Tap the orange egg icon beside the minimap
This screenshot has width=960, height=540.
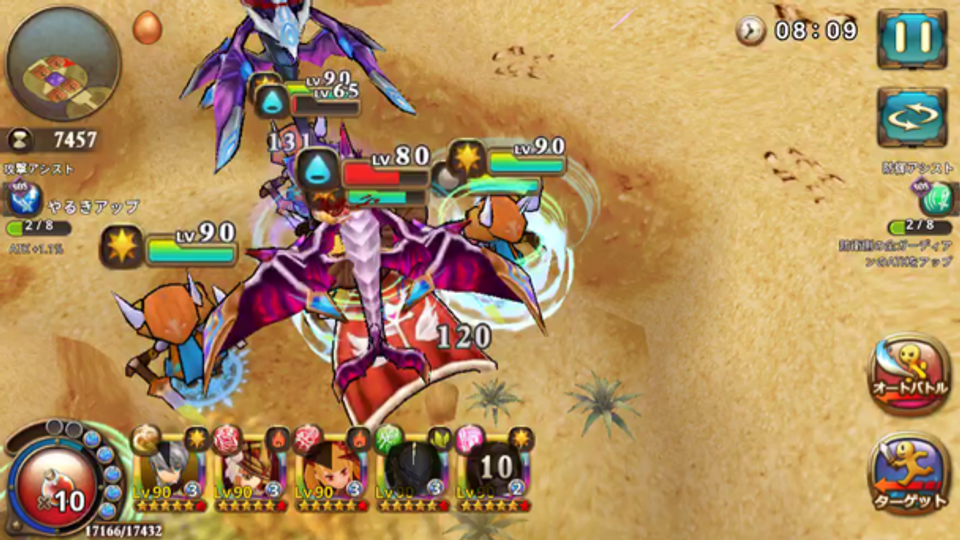coord(147,26)
